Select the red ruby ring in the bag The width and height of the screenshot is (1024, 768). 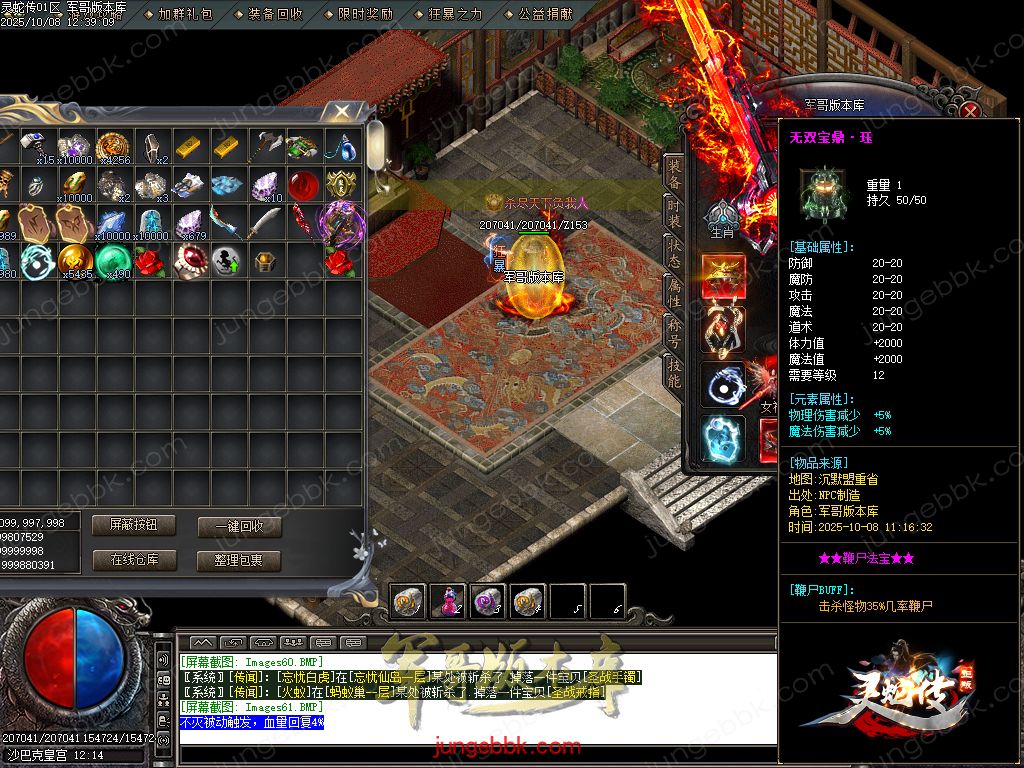coord(188,260)
